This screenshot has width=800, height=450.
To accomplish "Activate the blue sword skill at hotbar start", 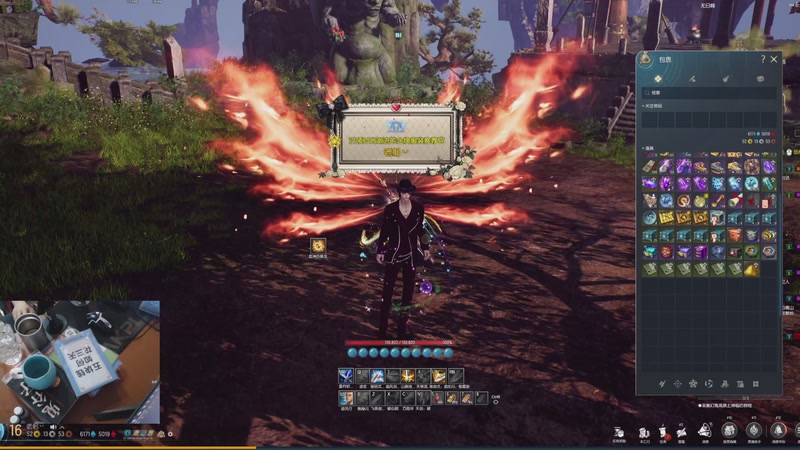I will point(346,376).
